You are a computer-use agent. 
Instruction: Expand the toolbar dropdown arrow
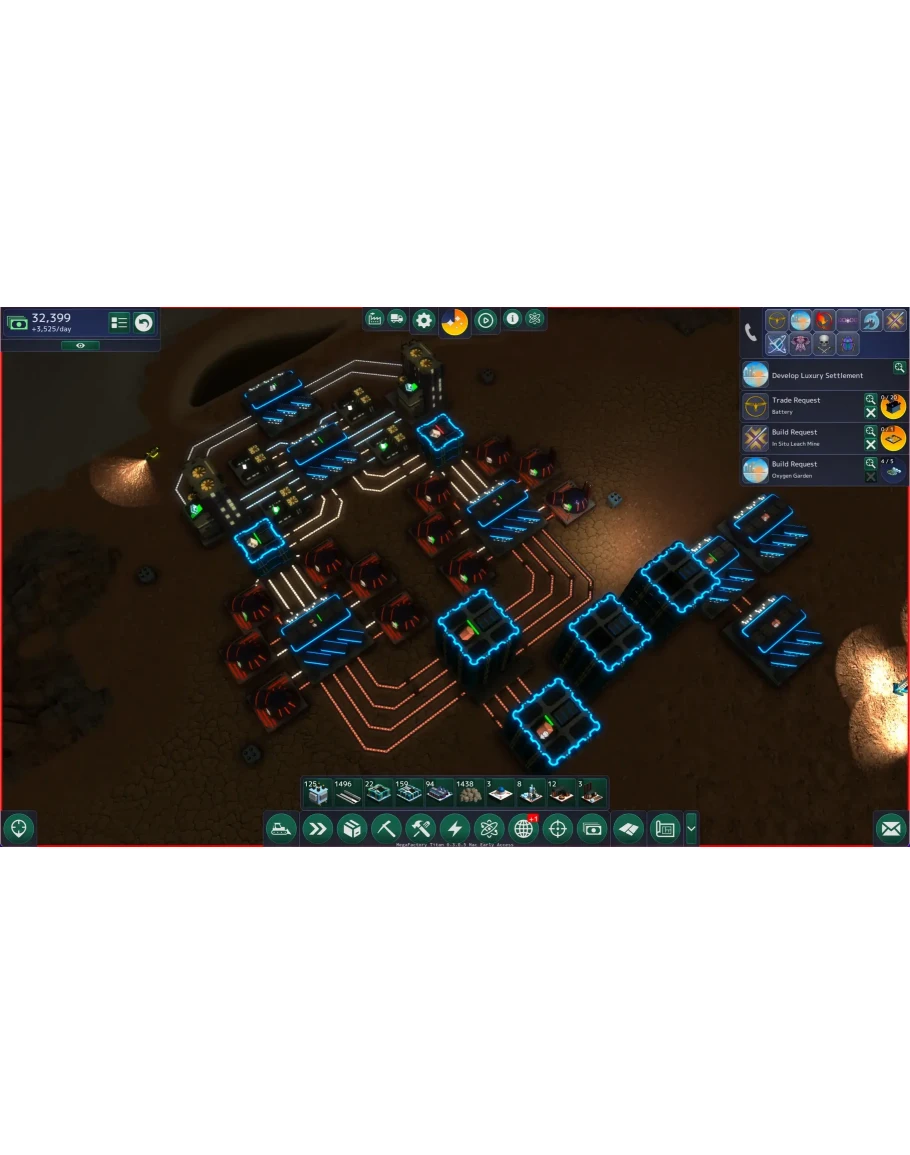pos(691,828)
